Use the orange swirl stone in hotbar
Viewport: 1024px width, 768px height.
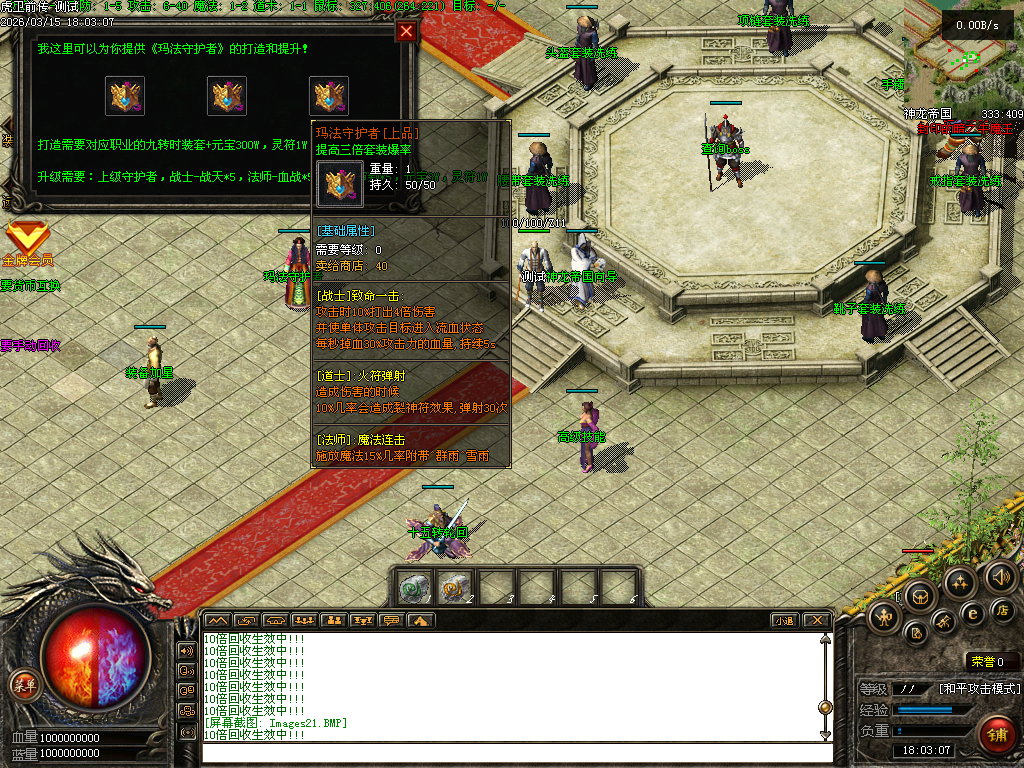tap(454, 589)
